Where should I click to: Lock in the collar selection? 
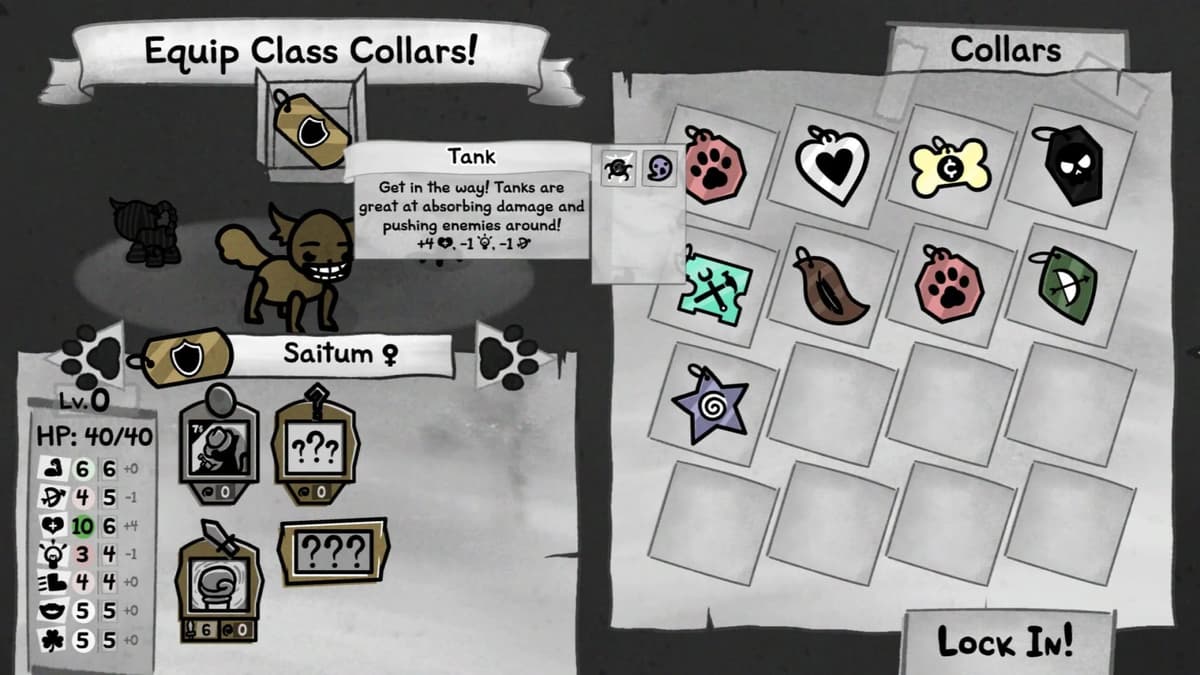coord(1005,642)
